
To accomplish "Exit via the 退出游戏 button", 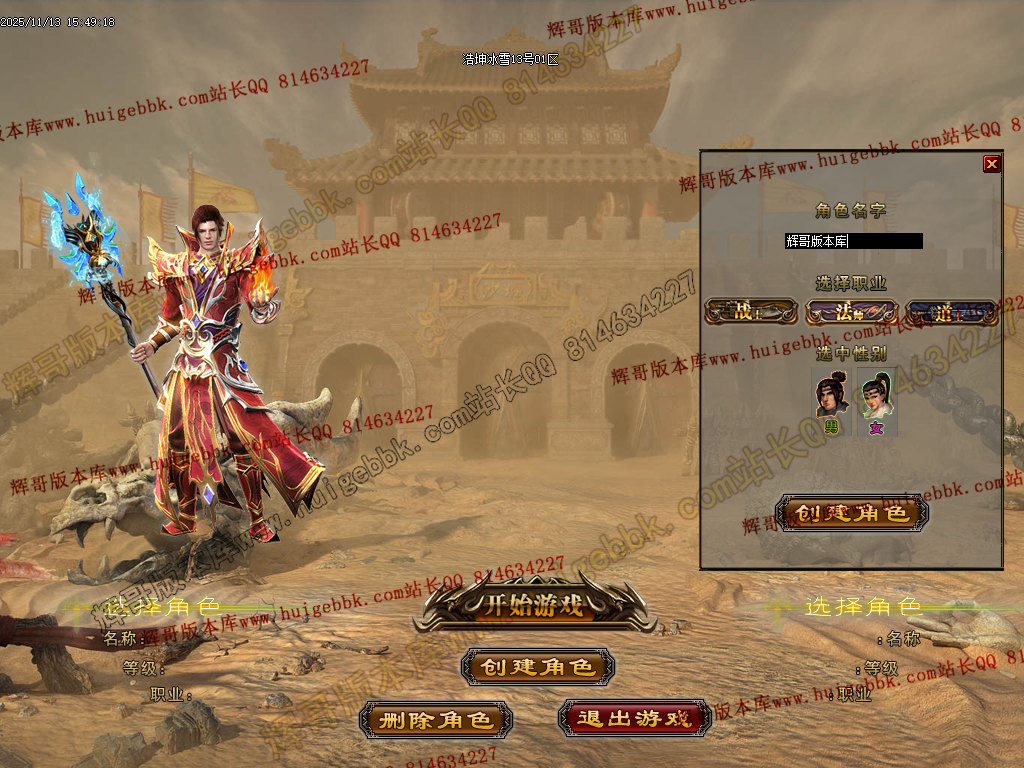I will pos(634,718).
